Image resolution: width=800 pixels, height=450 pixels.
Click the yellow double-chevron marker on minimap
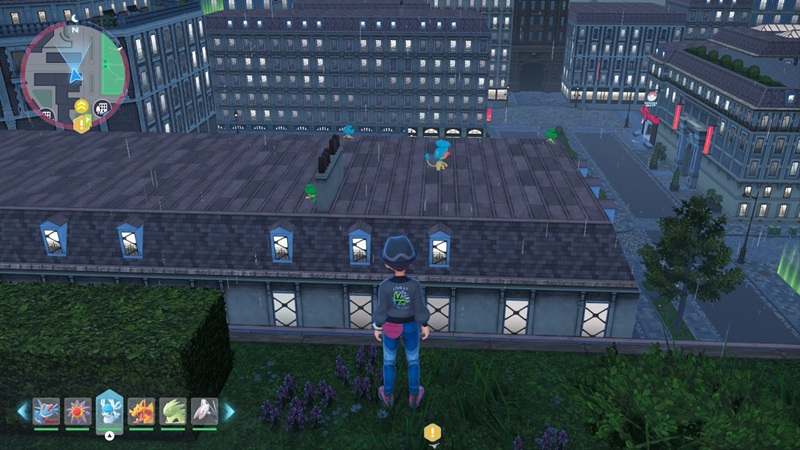80,107
